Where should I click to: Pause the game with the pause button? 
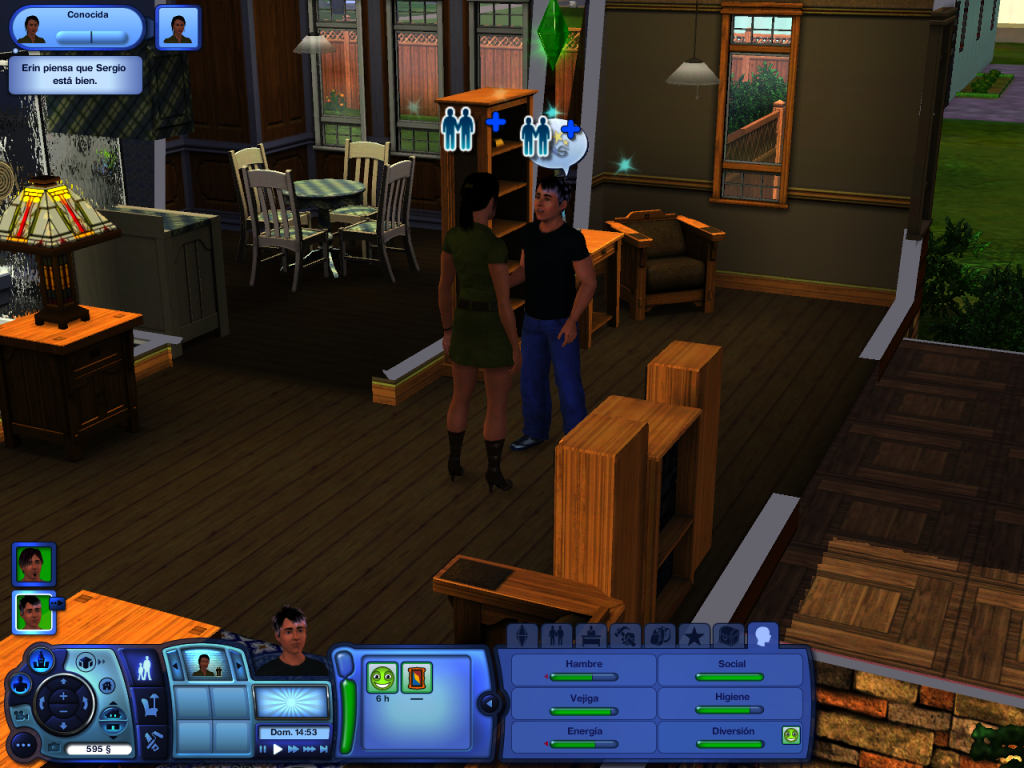pyautogui.click(x=264, y=749)
